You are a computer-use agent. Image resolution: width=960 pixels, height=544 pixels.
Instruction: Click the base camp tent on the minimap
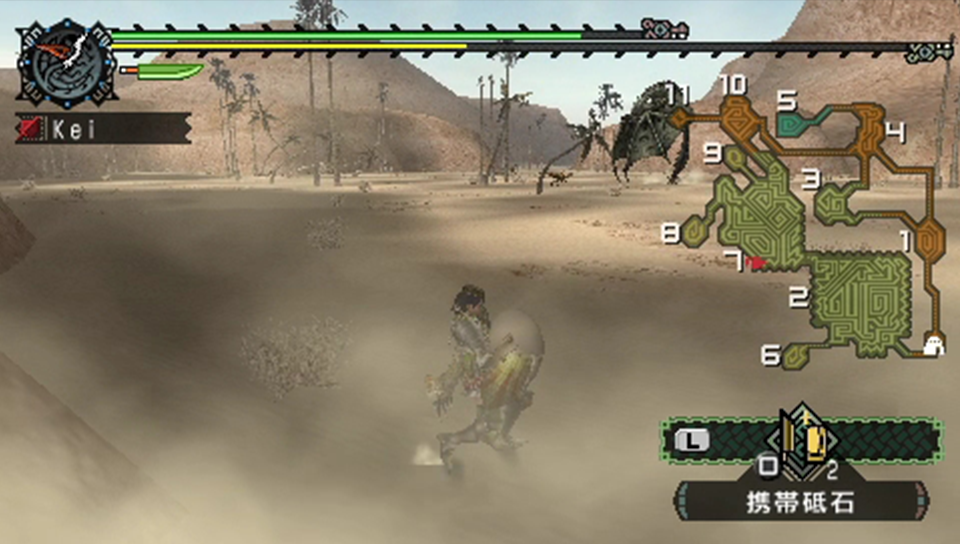click(934, 346)
